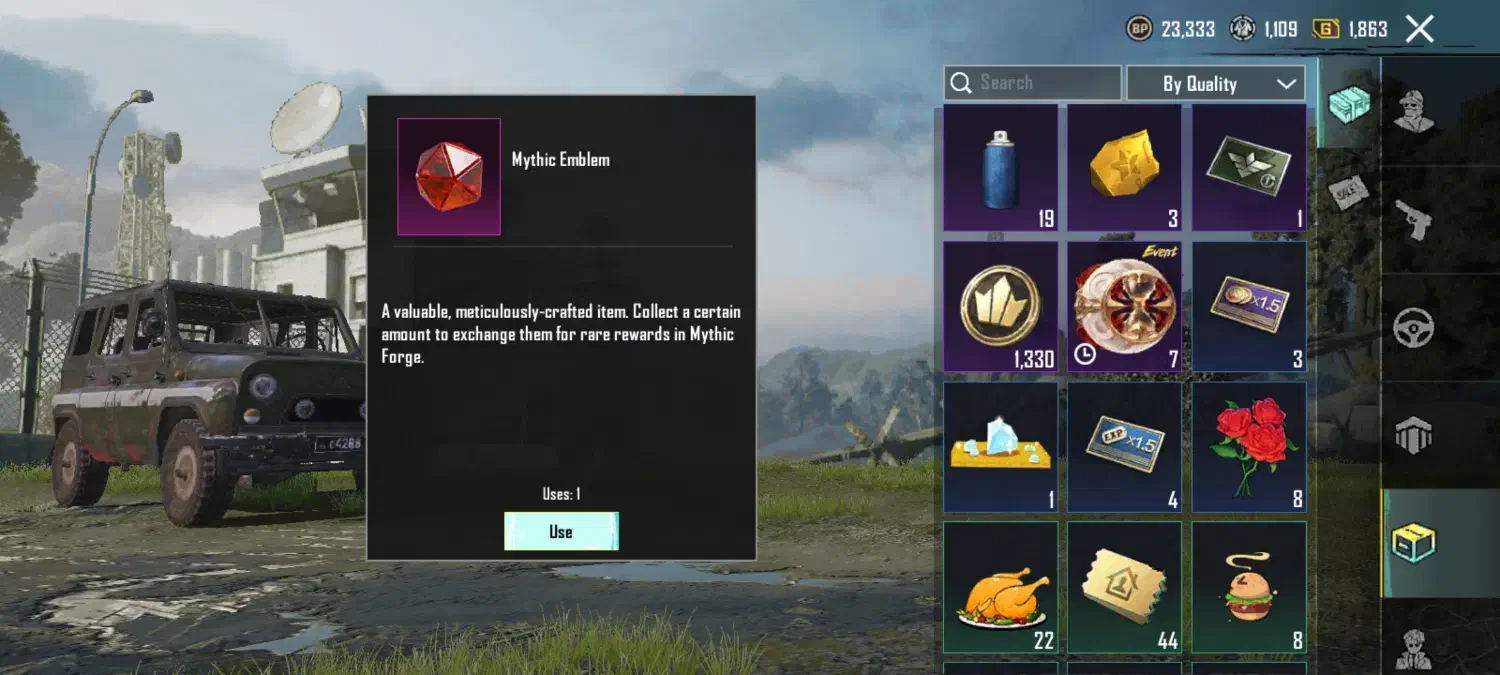Pick the Event ornament item

(1124, 306)
